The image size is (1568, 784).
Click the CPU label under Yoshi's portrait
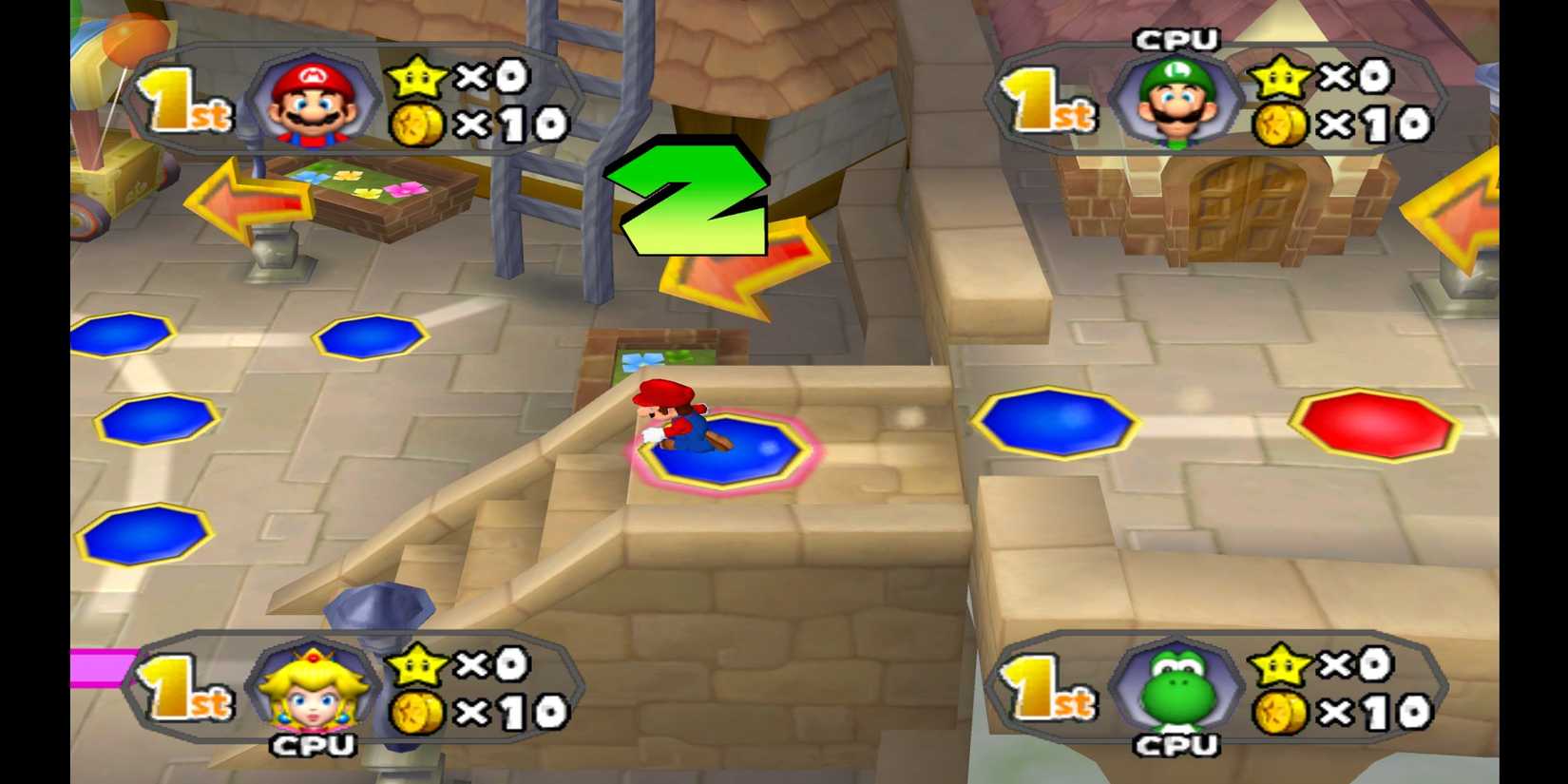pyautogui.click(x=1178, y=746)
